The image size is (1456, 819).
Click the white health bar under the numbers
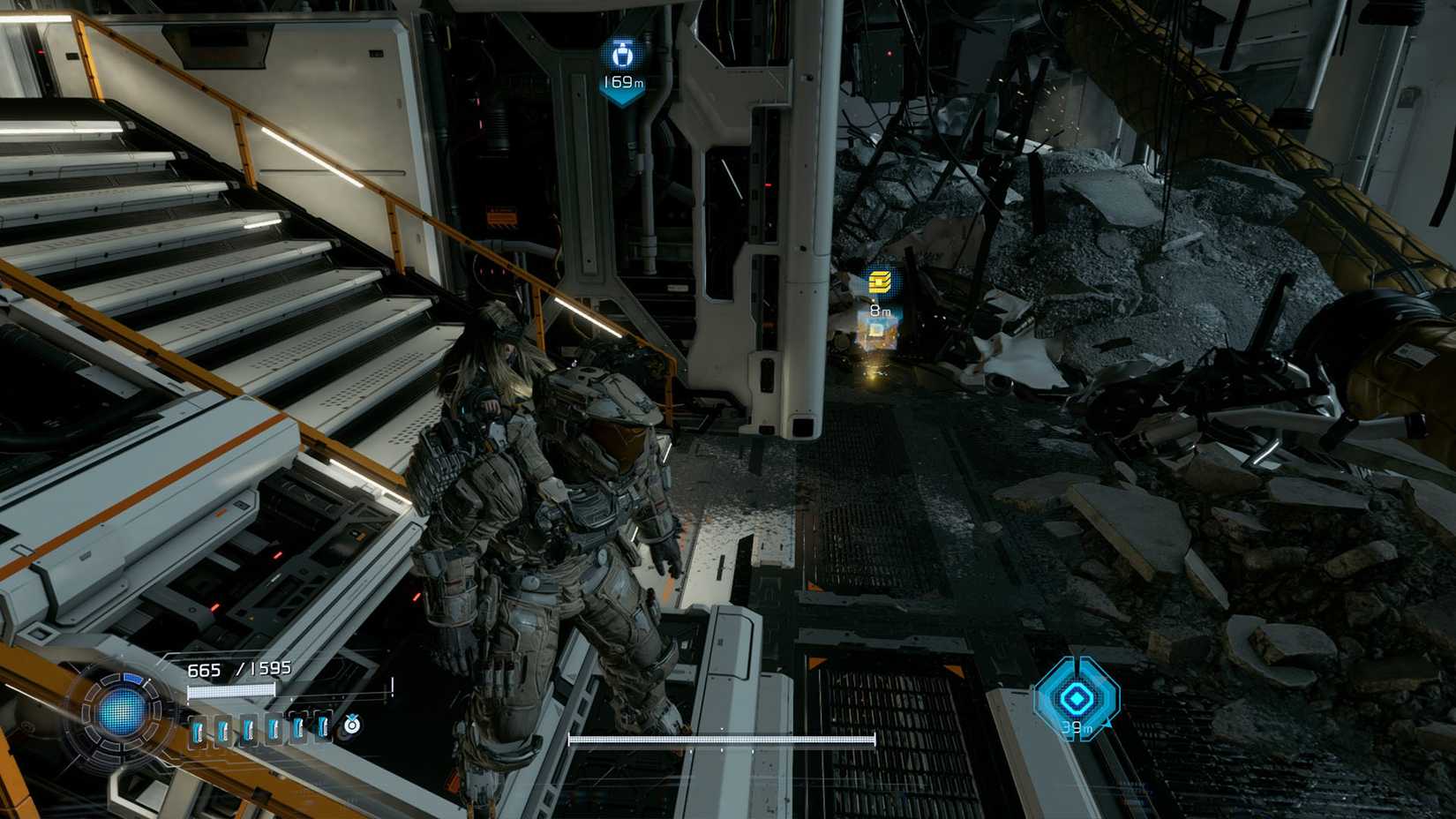231,689
